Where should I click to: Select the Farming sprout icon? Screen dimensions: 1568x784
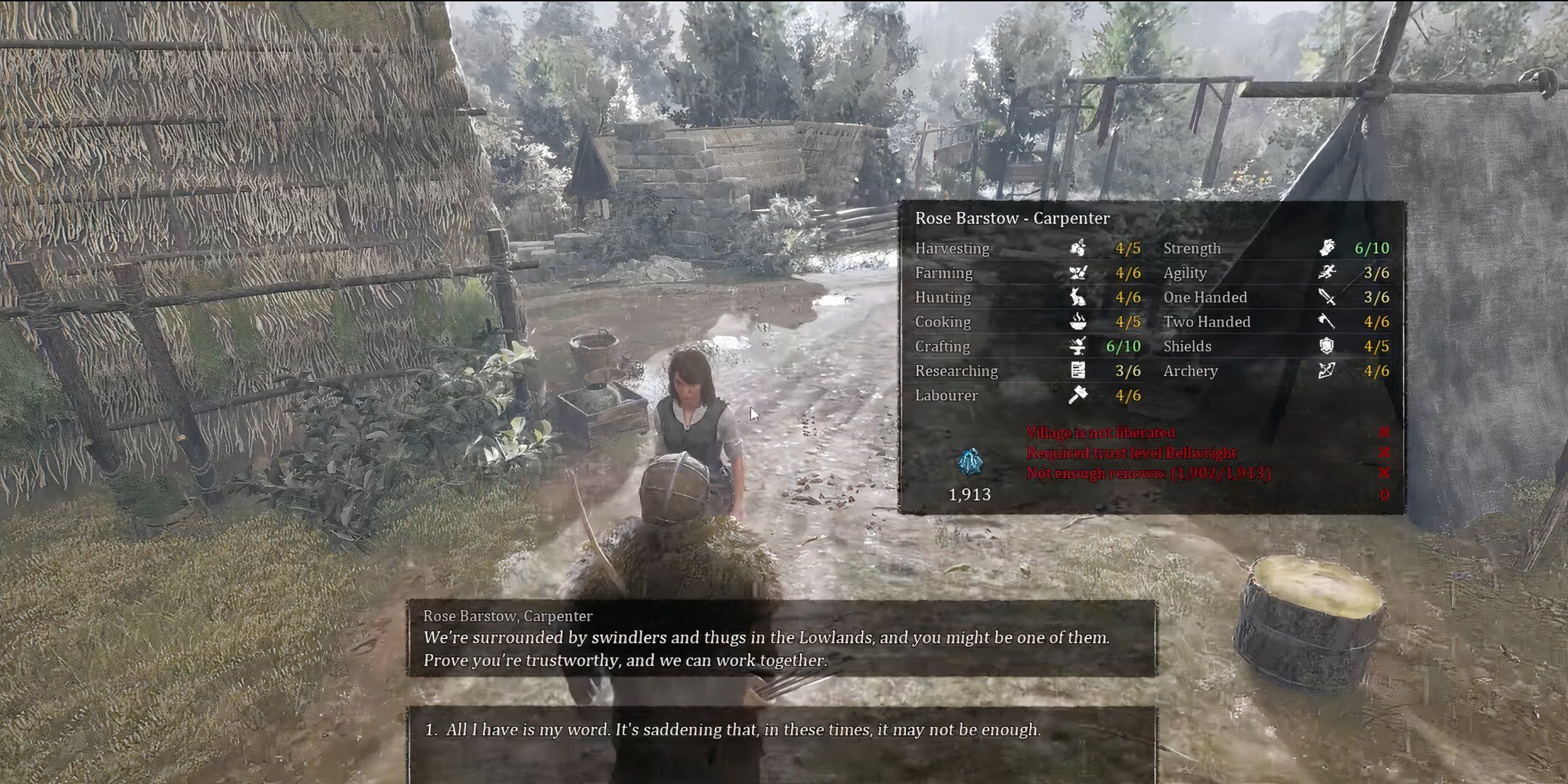click(x=1079, y=273)
